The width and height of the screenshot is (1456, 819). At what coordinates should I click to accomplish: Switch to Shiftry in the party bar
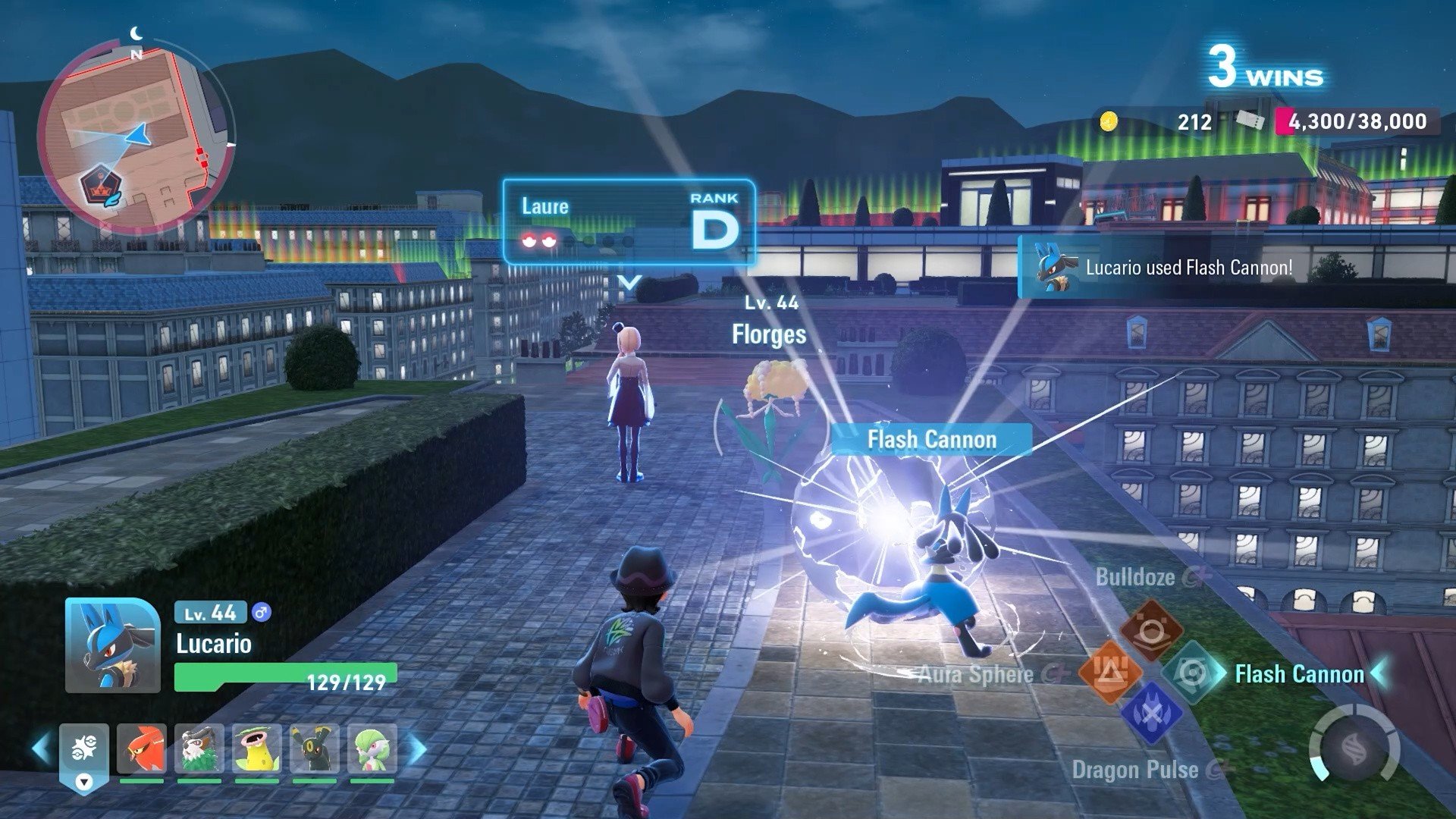click(x=199, y=749)
